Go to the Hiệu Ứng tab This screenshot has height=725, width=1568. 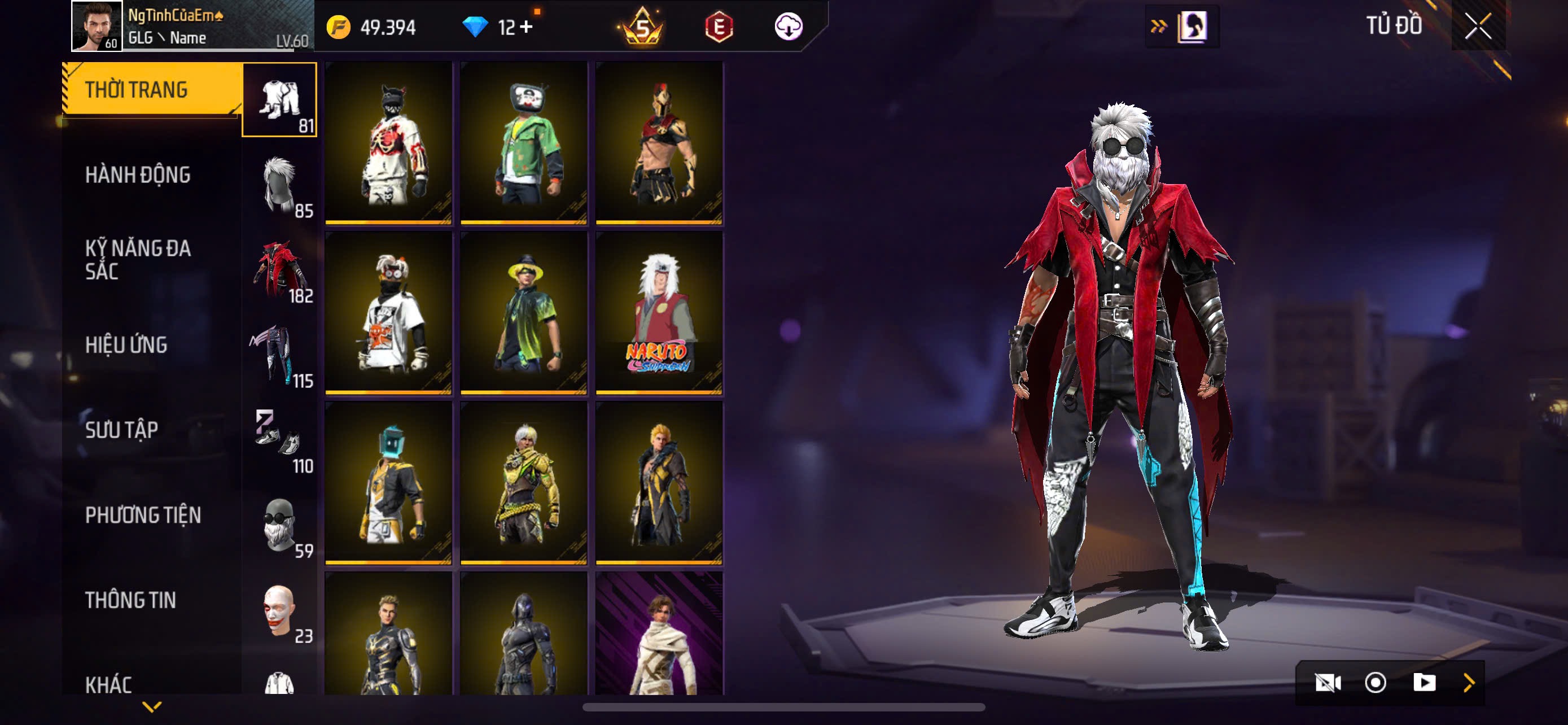click(126, 344)
